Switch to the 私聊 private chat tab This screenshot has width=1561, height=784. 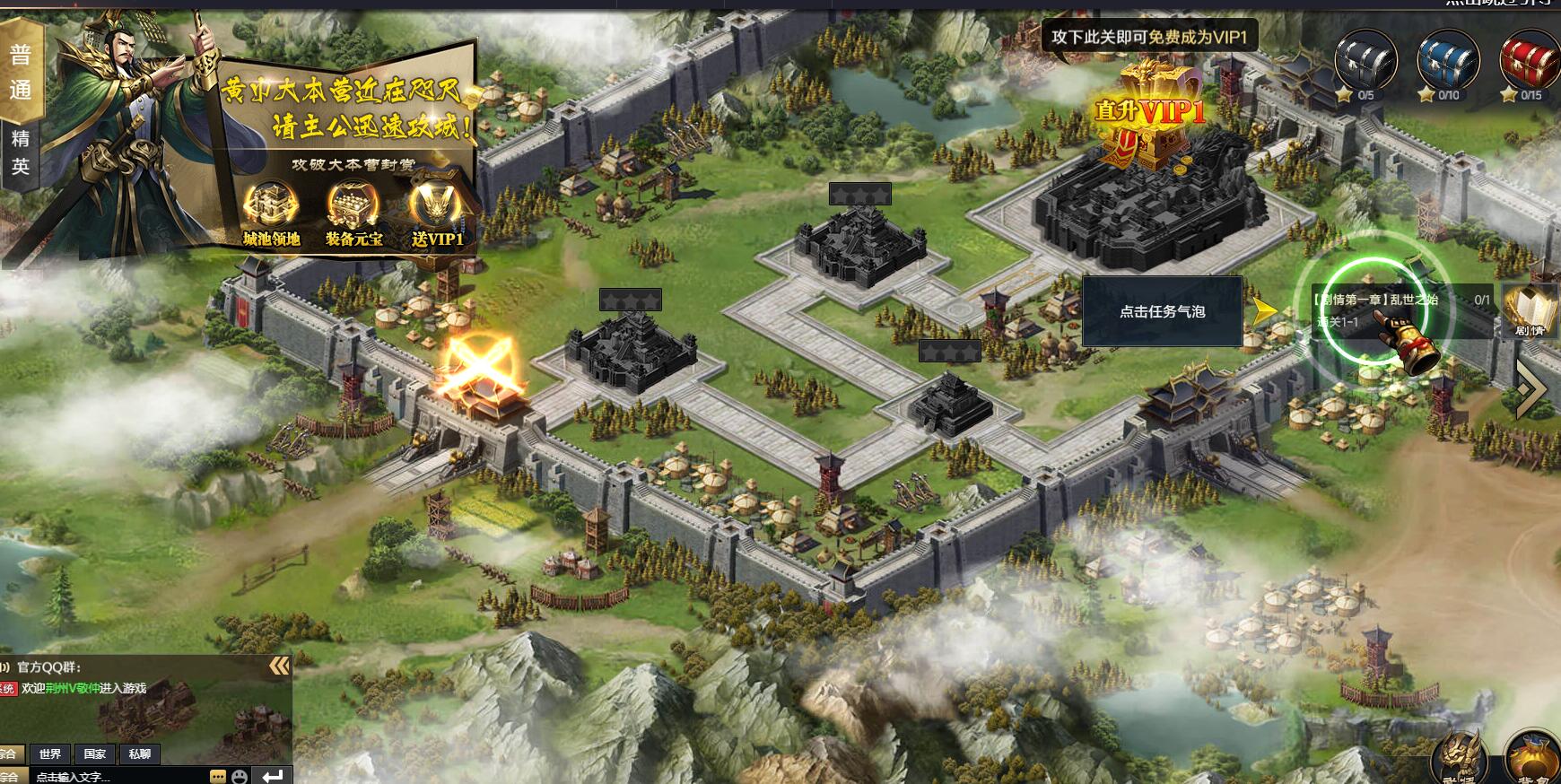pos(140,754)
